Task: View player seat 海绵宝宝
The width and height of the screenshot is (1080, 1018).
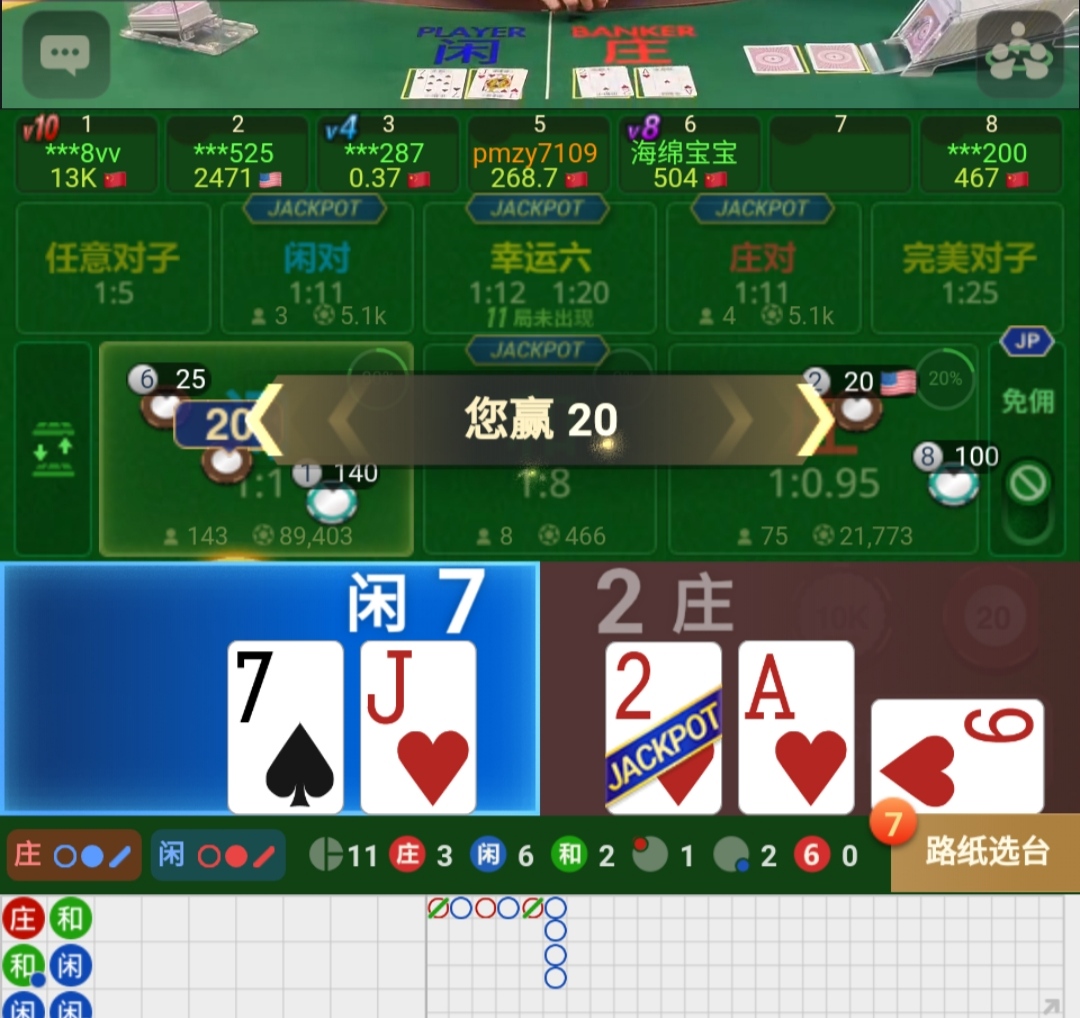Action: tap(688, 154)
